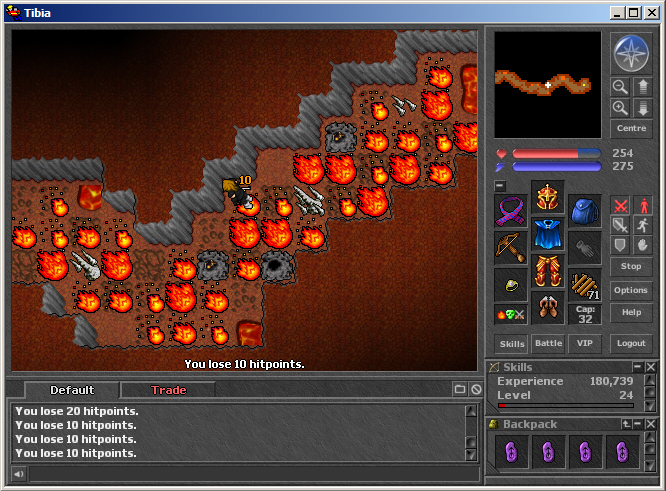Select the golden helmet slot
This screenshot has height=491, width=666.
click(x=548, y=197)
